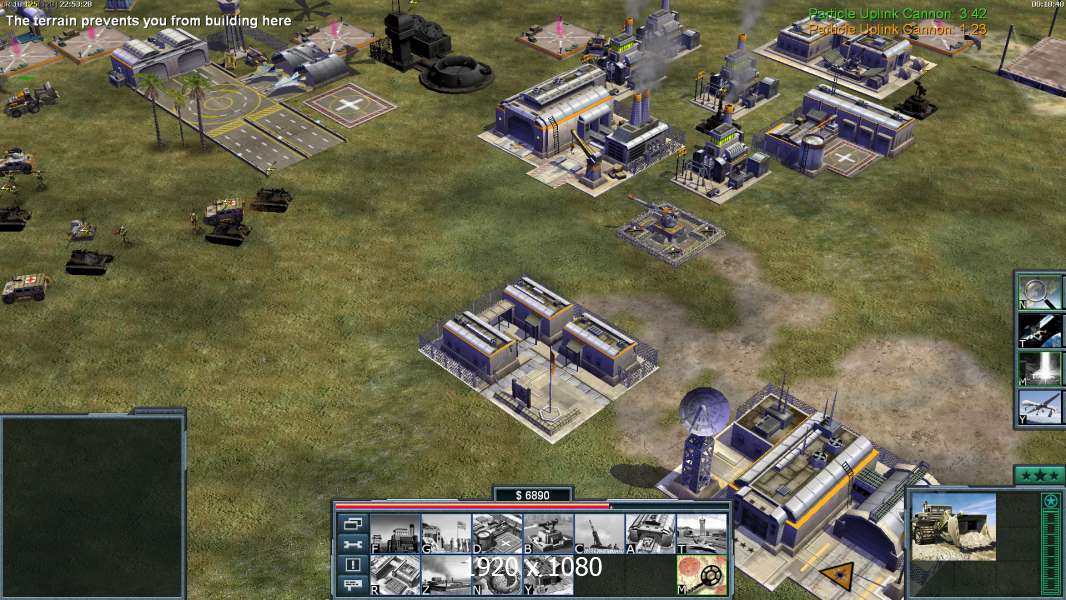This screenshot has width=1066, height=600.
Task: Choose the artillery cannon build icon
Action: point(599,534)
